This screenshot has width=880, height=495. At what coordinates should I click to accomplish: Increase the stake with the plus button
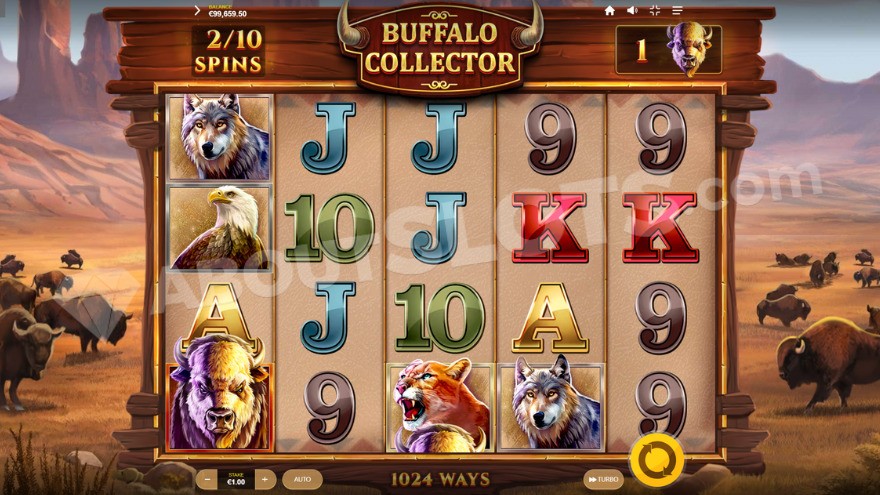pyautogui.click(x=264, y=480)
